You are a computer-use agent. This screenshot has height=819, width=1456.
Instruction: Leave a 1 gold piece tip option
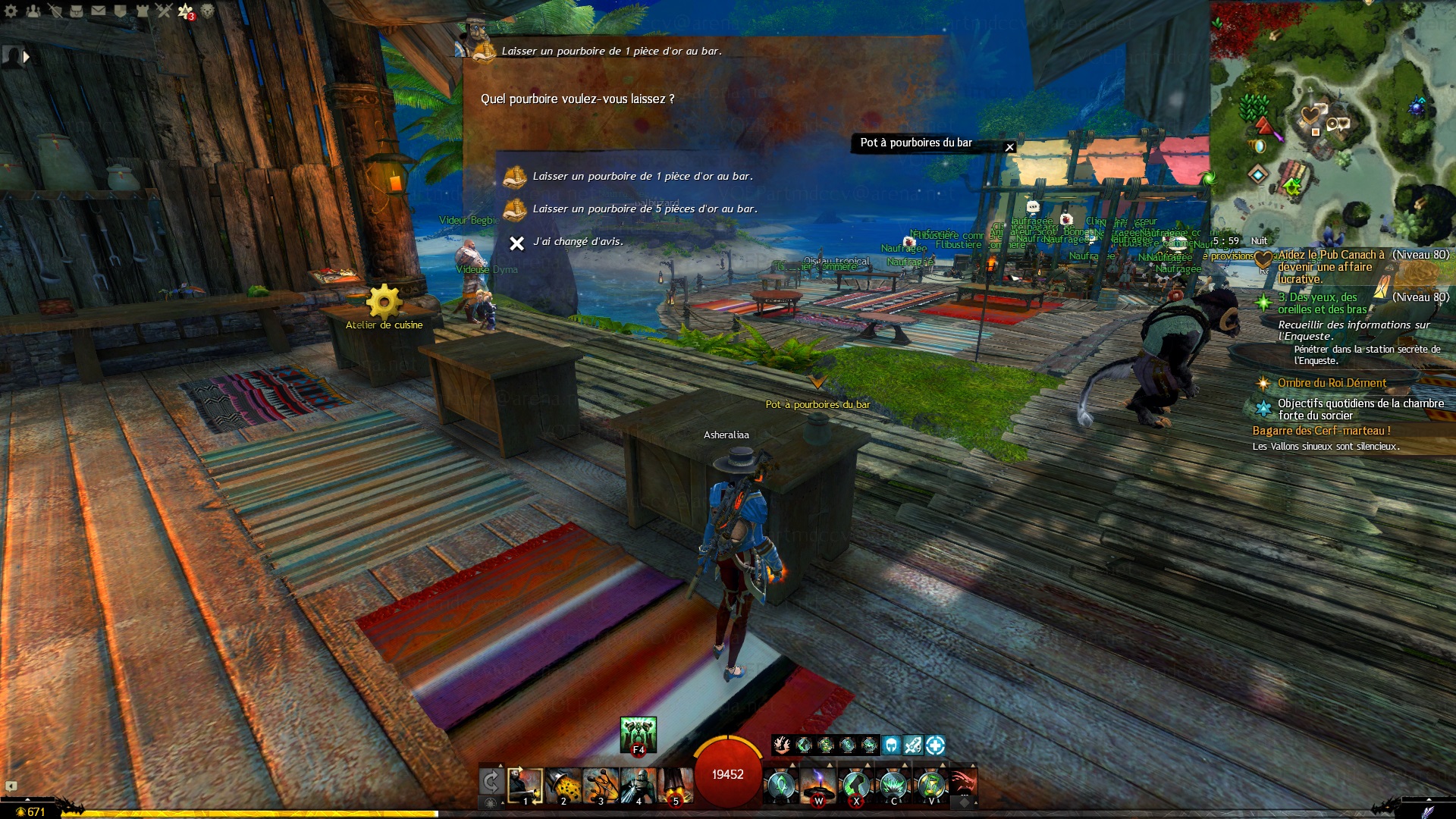click(x=642, y=176)
